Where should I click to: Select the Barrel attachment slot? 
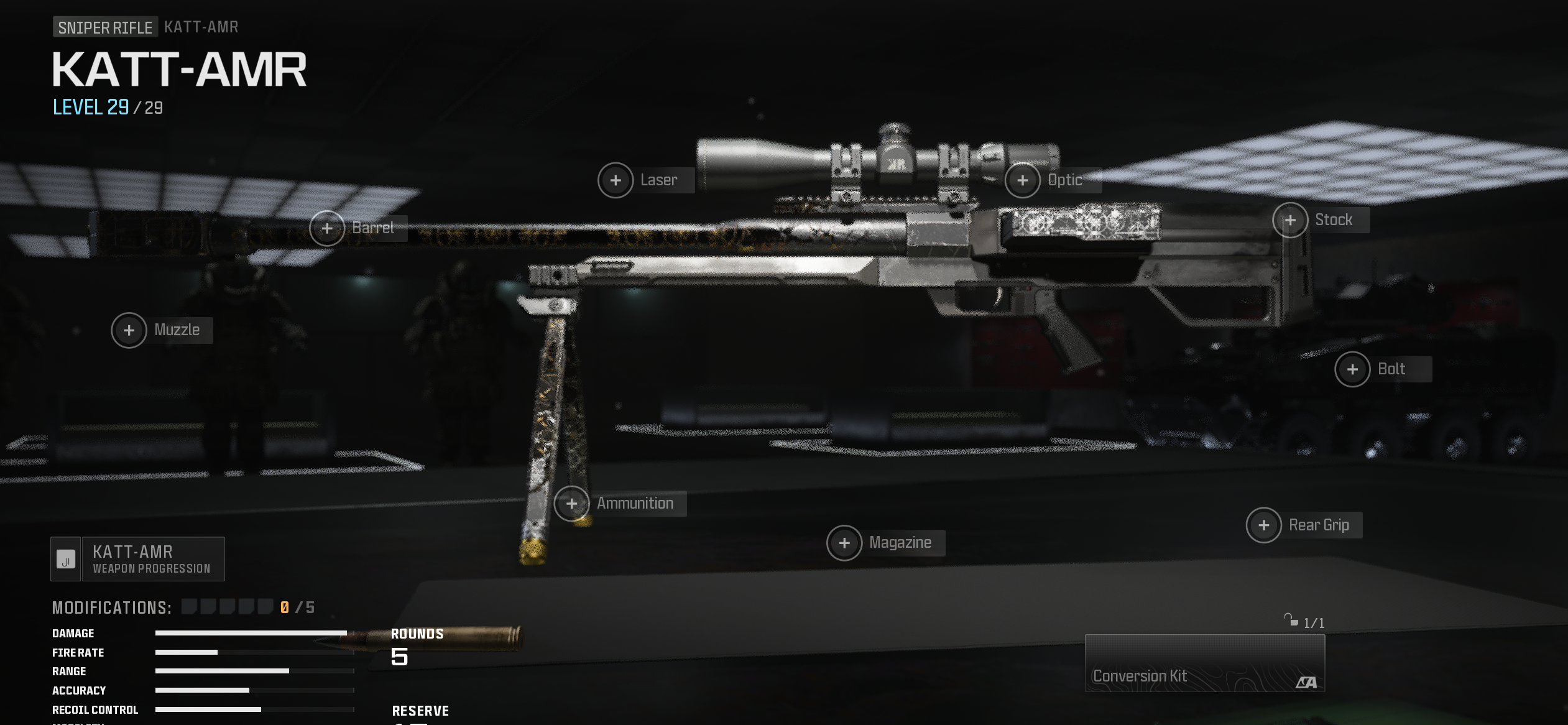tap(327, 228)
